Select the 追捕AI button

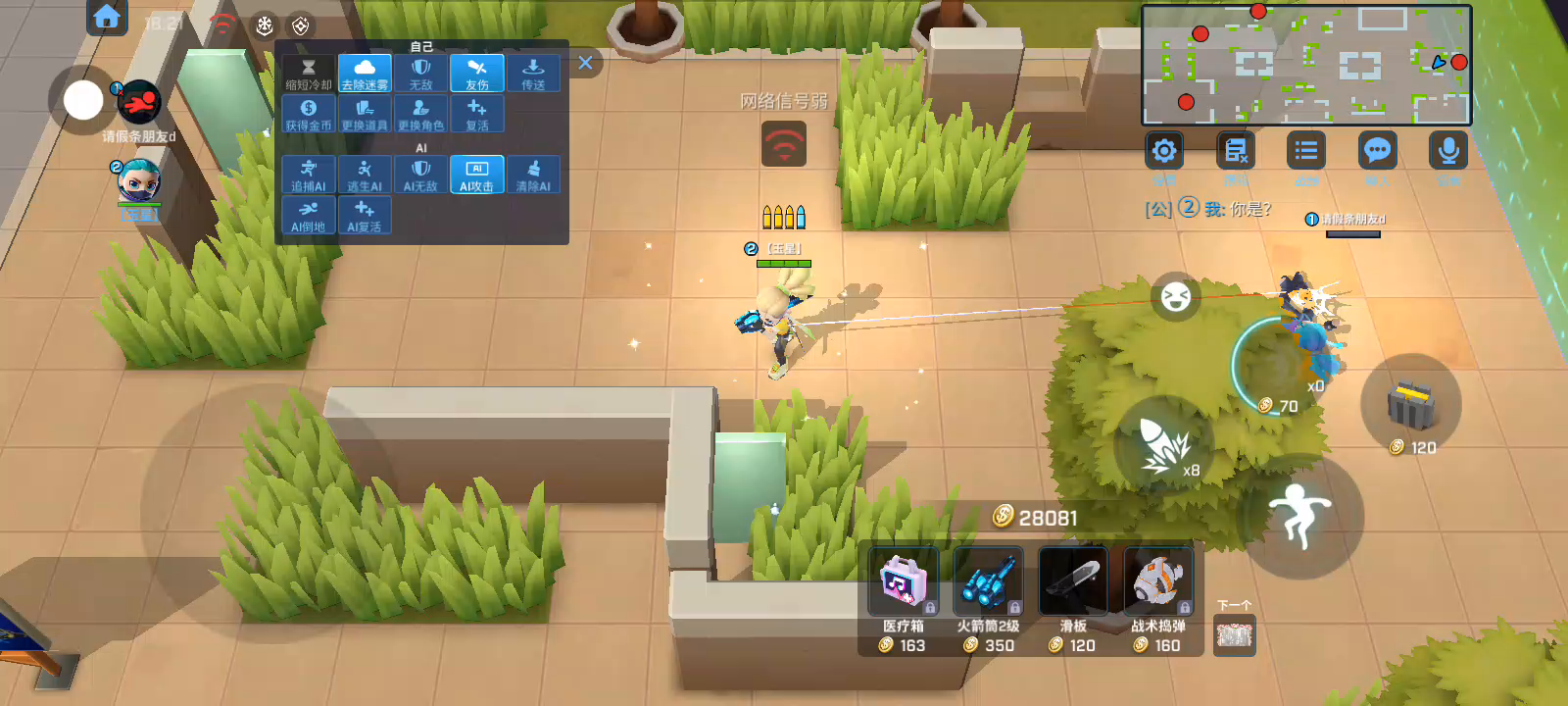tap(309, 175)
